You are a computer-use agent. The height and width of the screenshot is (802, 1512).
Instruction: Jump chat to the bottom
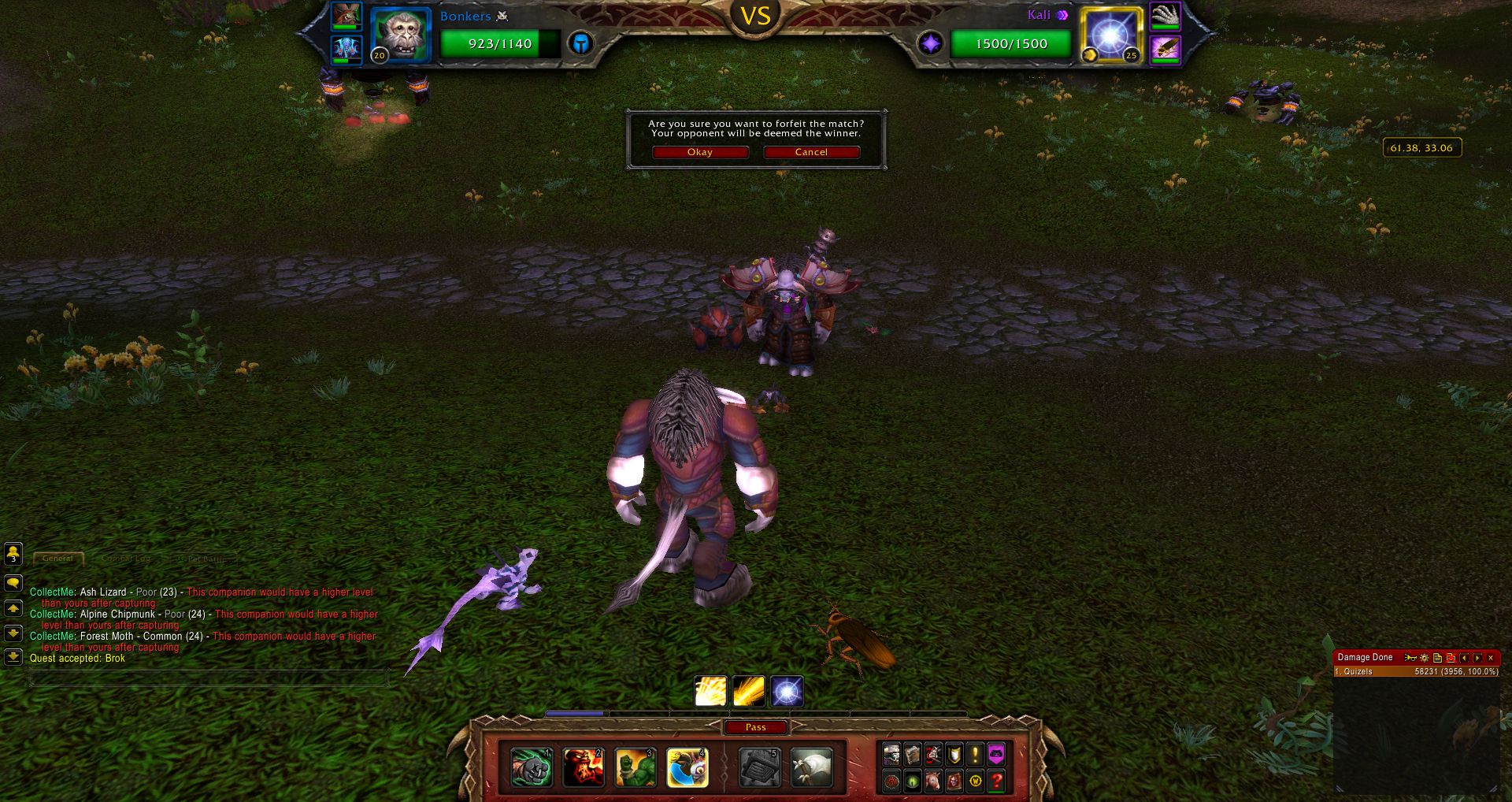[x=13, y=656]
